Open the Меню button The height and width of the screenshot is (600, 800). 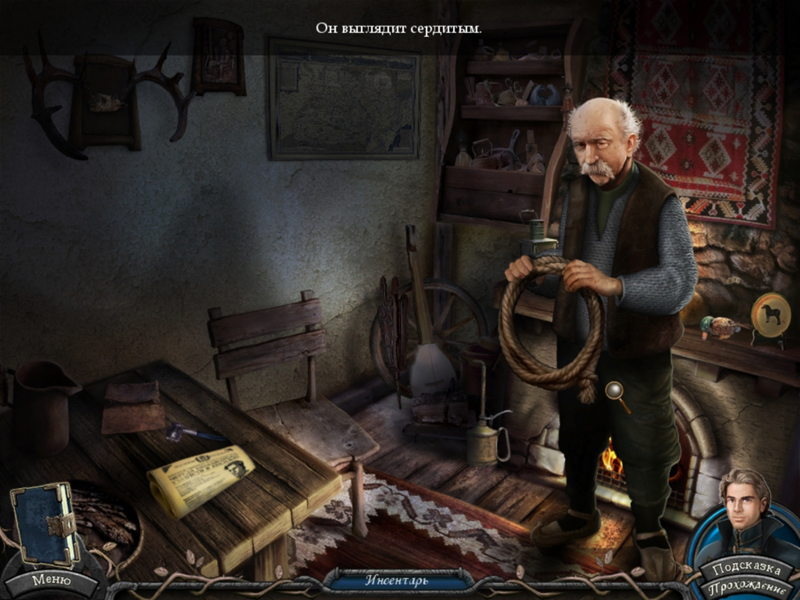click(50, 579)
